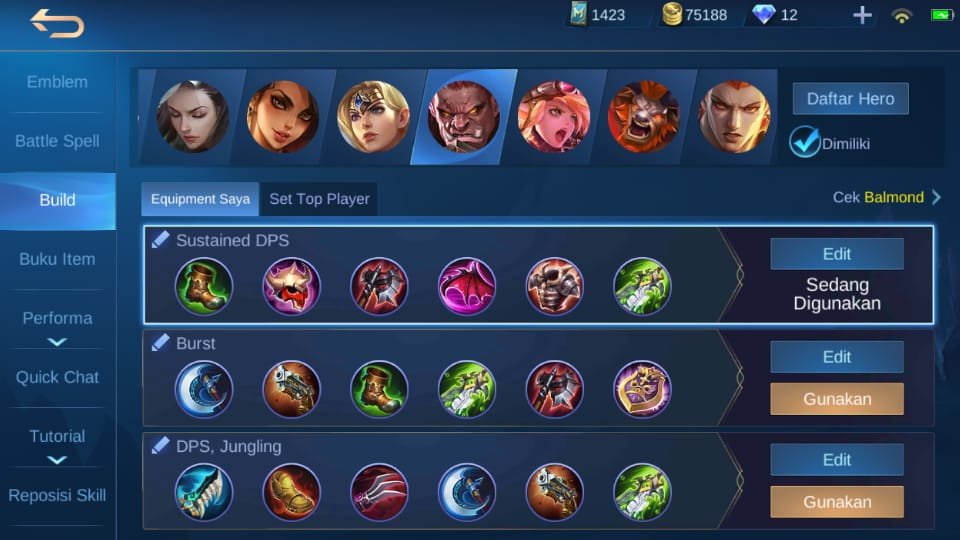Activate the DPS, Jungling build with Gunakan
The image size is (960, 540).
836,502
